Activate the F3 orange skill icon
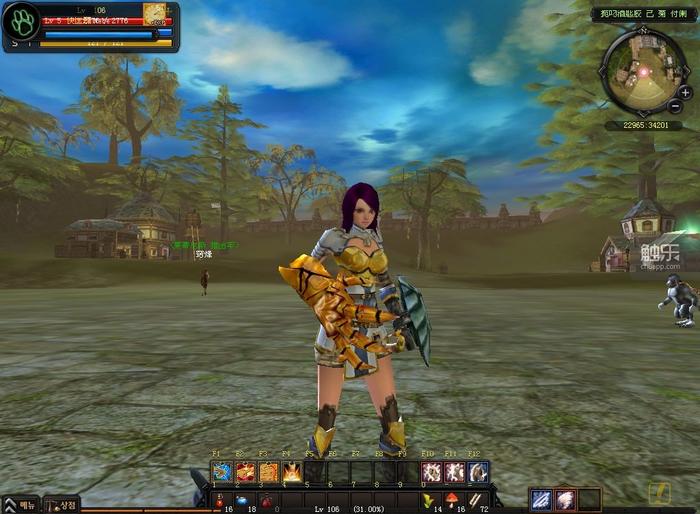 268,472
